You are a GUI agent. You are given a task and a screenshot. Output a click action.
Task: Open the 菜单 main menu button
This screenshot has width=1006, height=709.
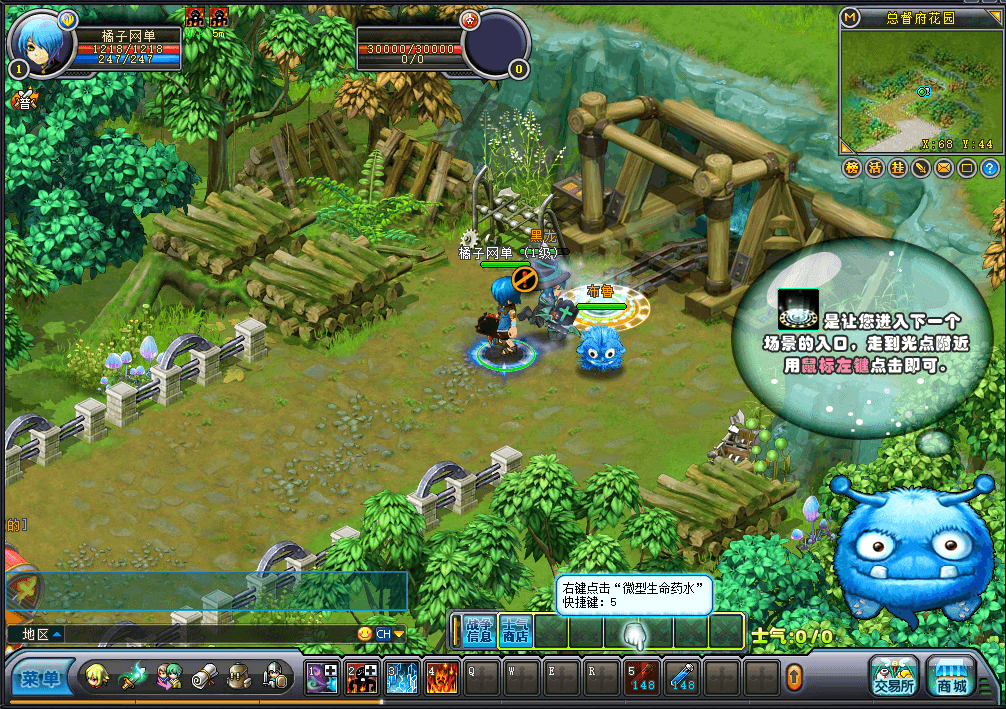click(x=42, y=679)
